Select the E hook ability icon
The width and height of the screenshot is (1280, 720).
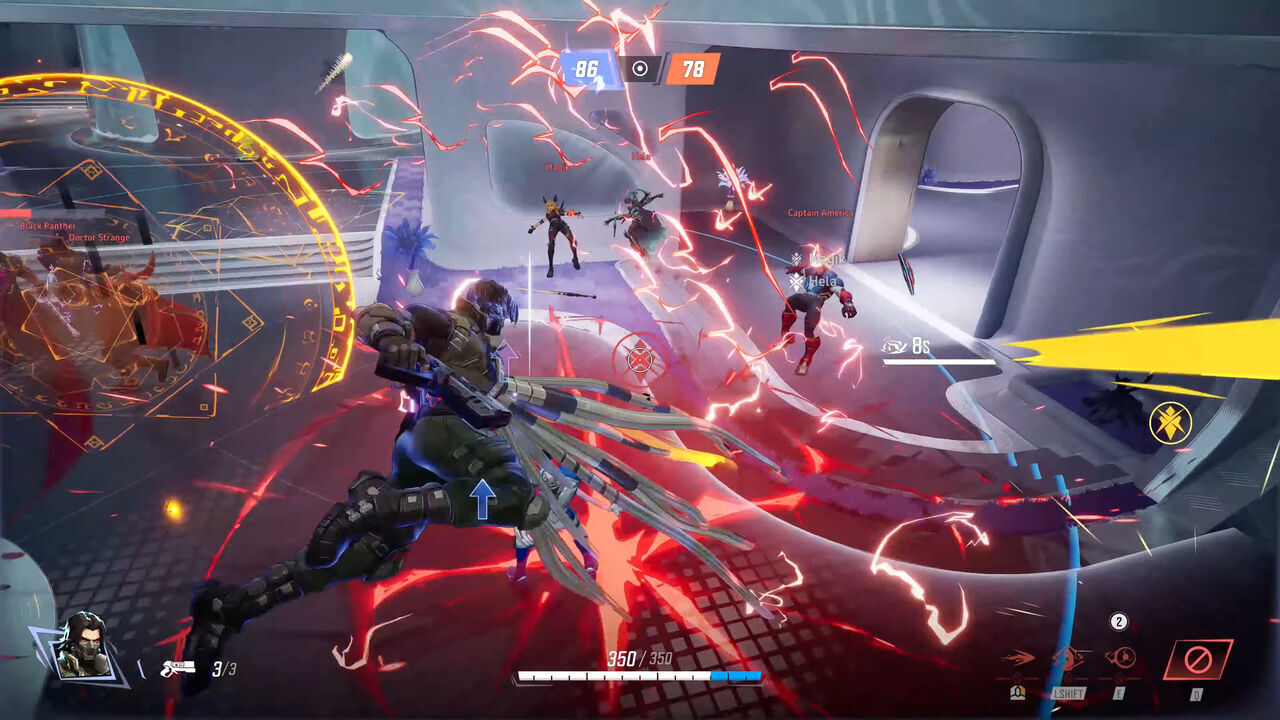pyautogui.click(x=1120, y=658)
